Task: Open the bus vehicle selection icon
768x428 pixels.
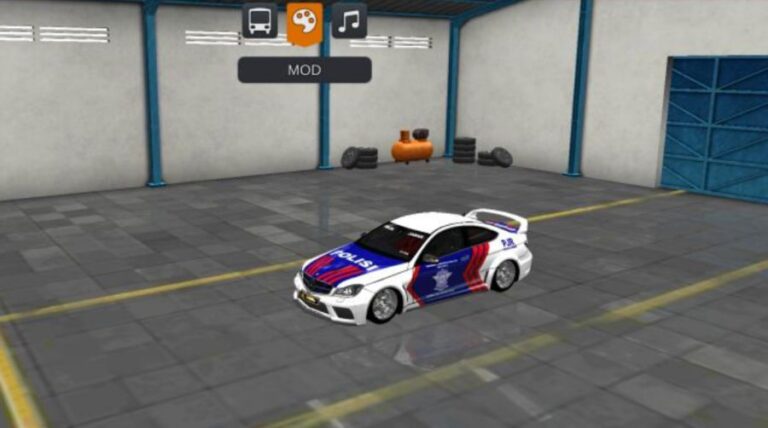Action: pyautogui.click(x=259, y=20)
